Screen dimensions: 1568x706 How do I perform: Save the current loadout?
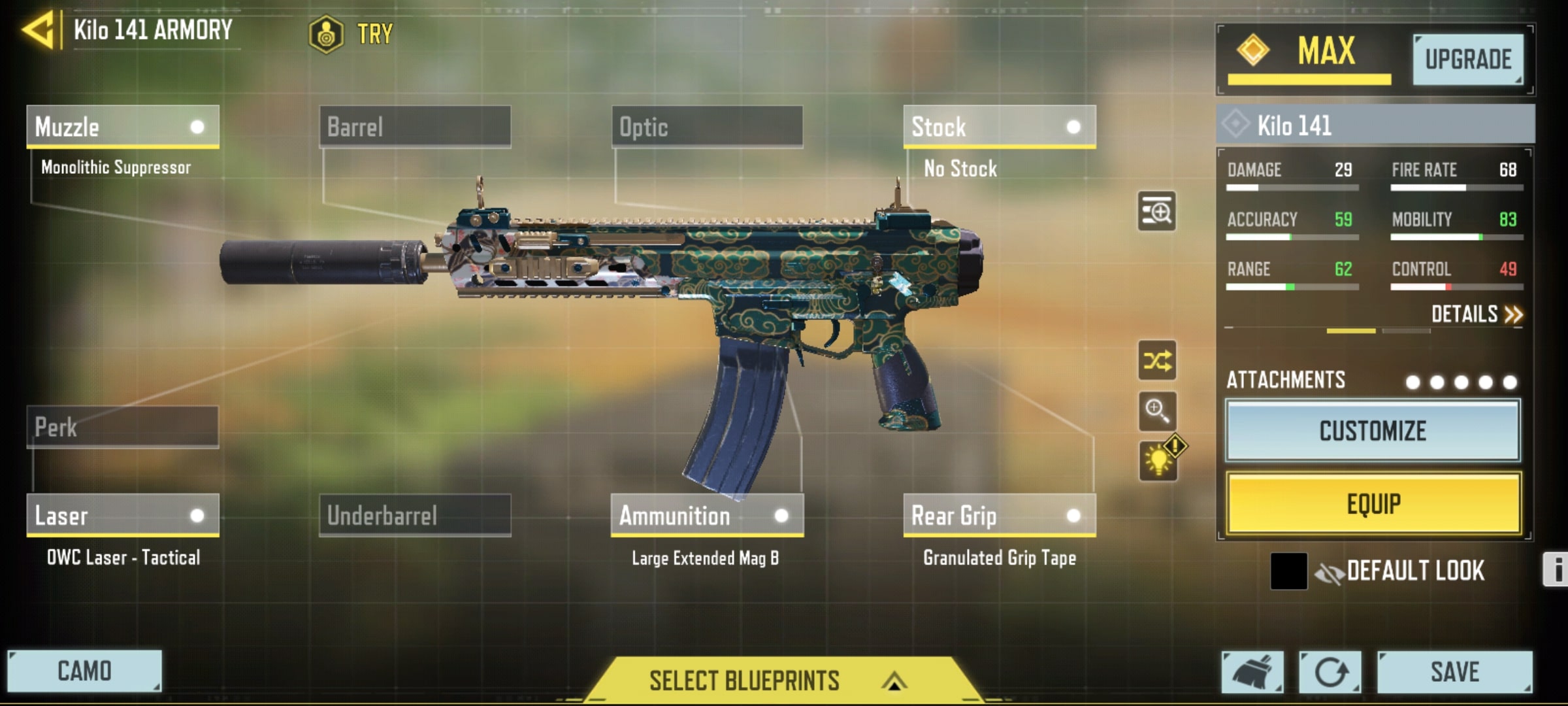(1454, 672)
